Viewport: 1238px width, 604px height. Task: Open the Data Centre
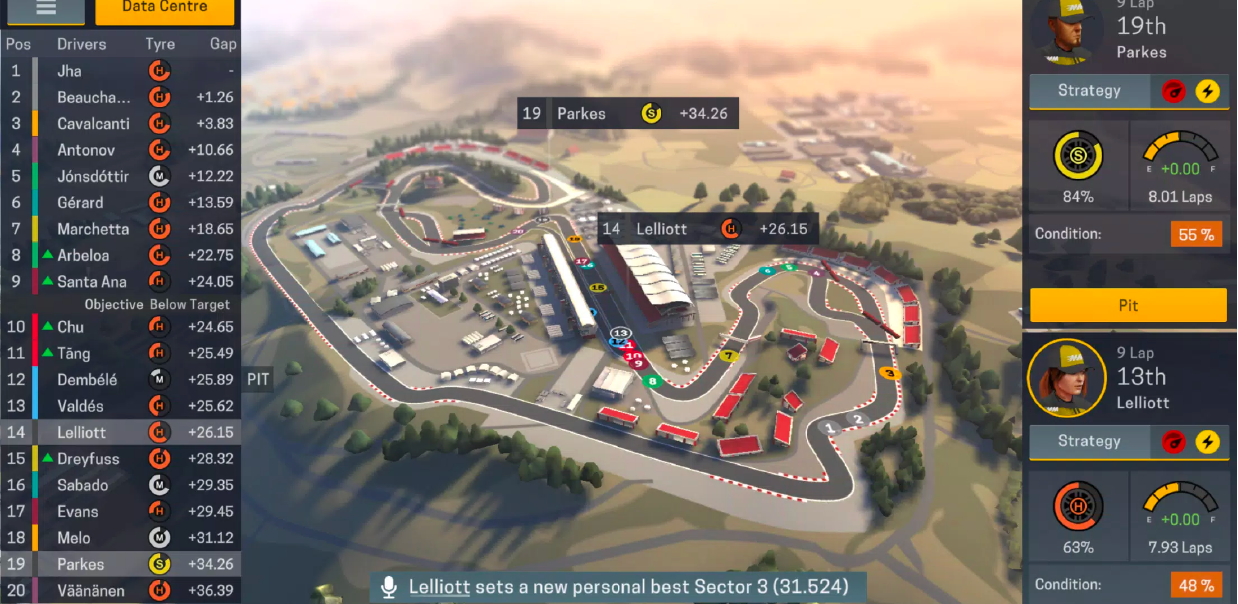165,10
